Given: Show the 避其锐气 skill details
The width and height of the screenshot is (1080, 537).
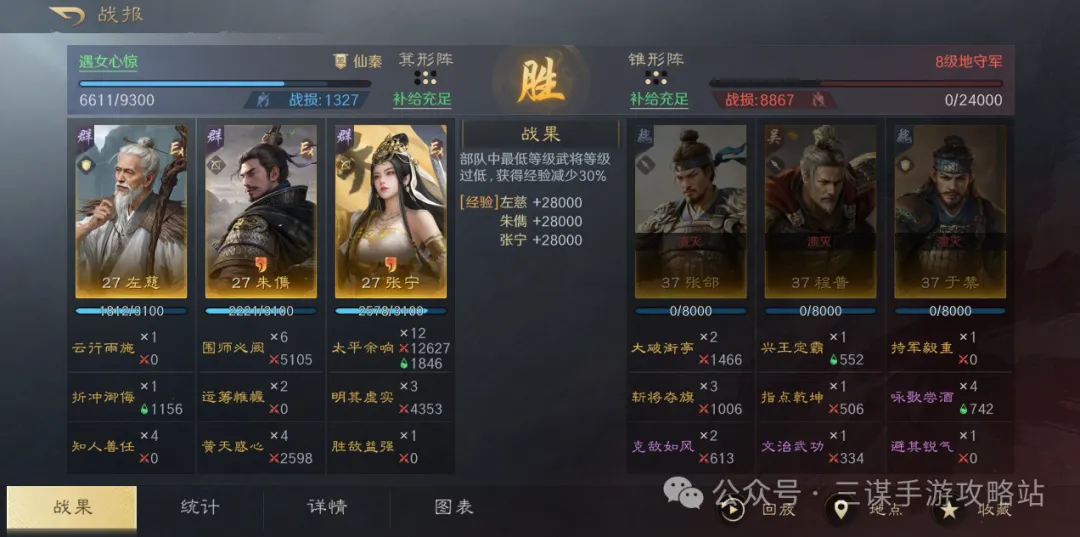Looking at the screenshot, I should pos(920,447).
